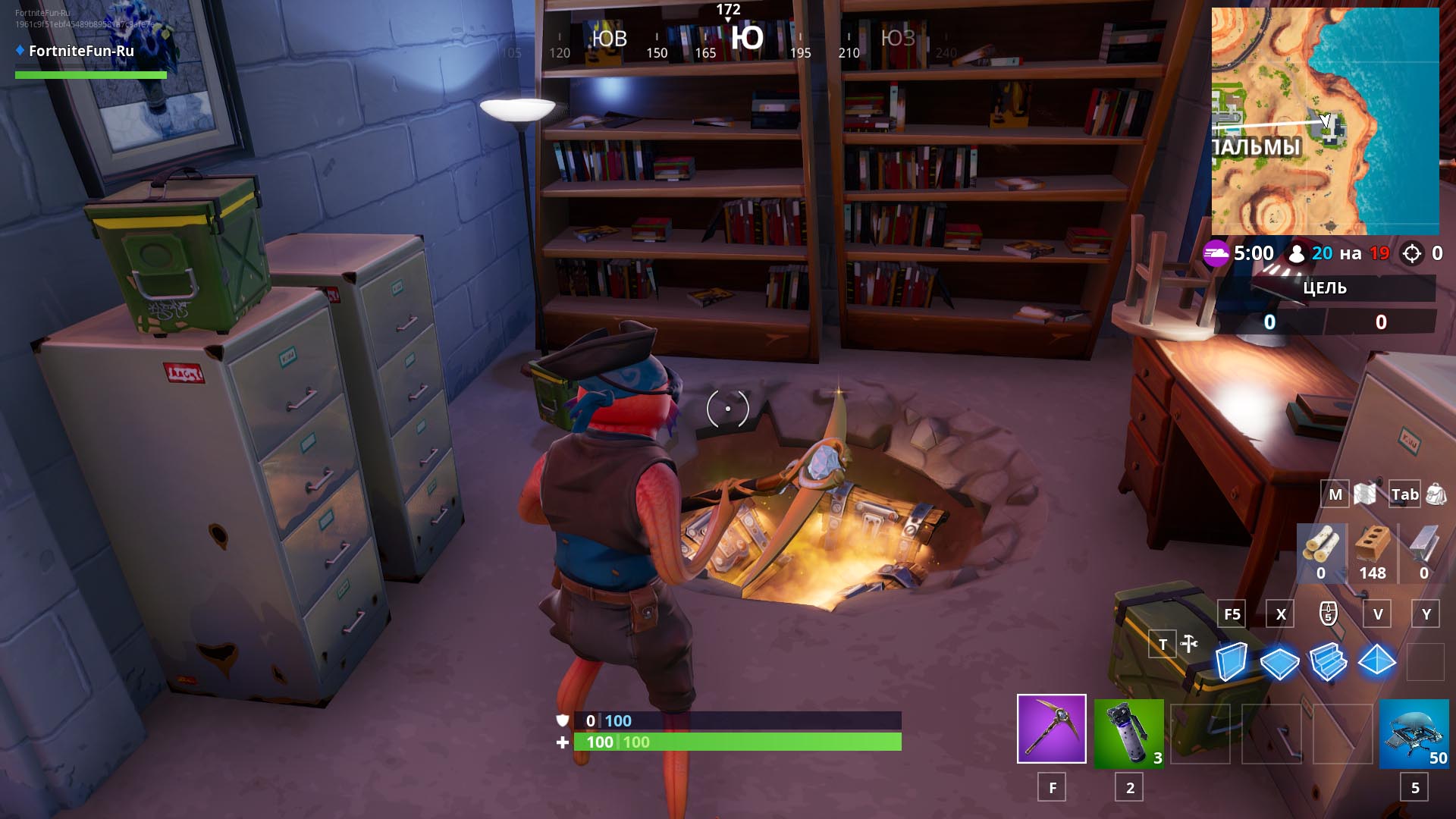Screen dimensions: 1456x819
Task: Click the minimap in the corner
Action: [1325, 121]
